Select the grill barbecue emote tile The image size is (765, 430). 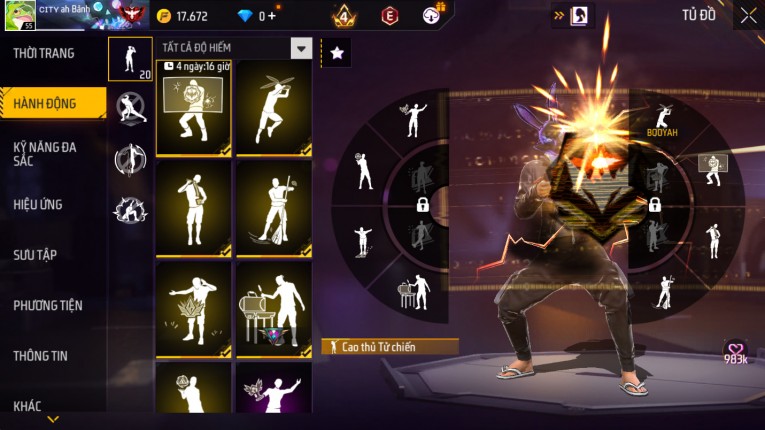pyautogui.click(x=274, y=309)
